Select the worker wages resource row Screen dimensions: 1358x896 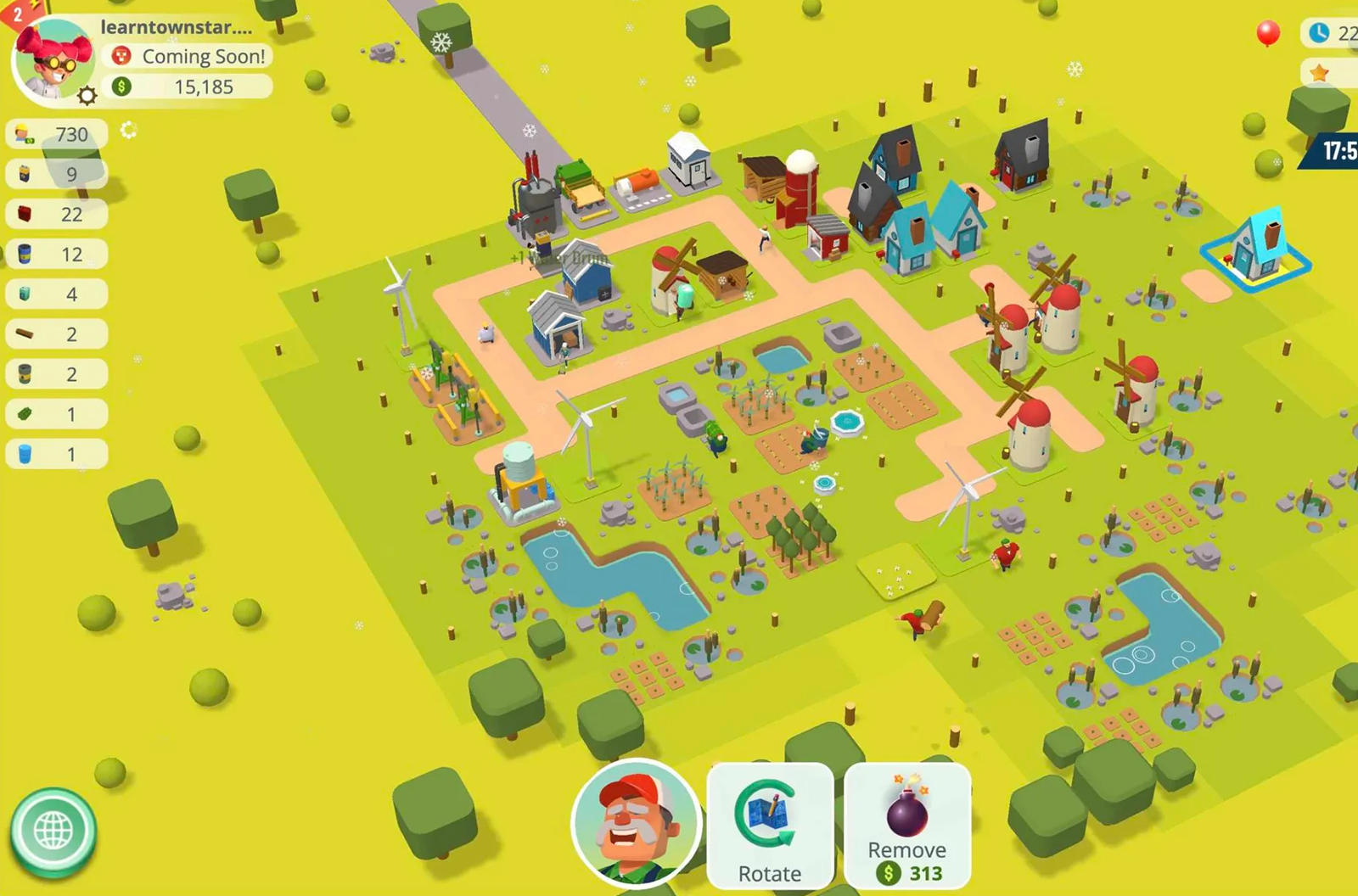click(x=57, y=134)
